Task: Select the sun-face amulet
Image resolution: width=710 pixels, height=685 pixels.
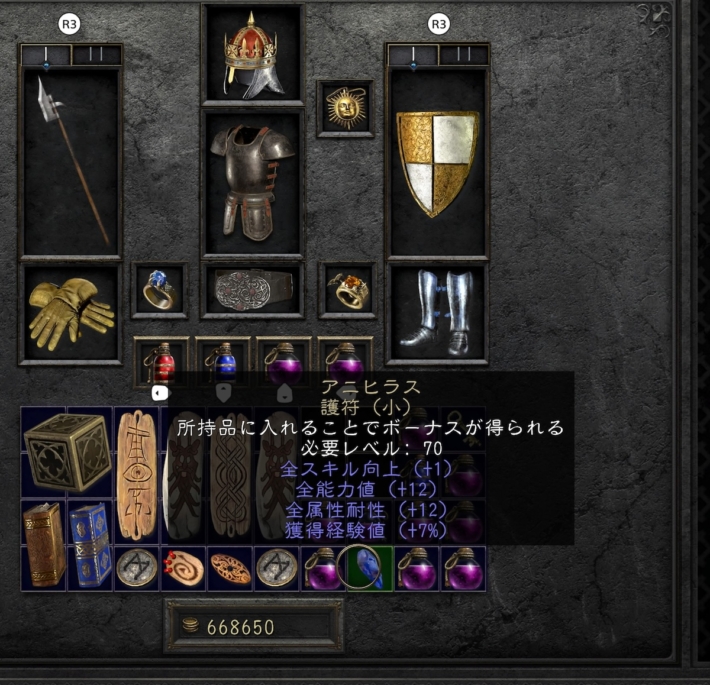Action: [x=345, y=107]
